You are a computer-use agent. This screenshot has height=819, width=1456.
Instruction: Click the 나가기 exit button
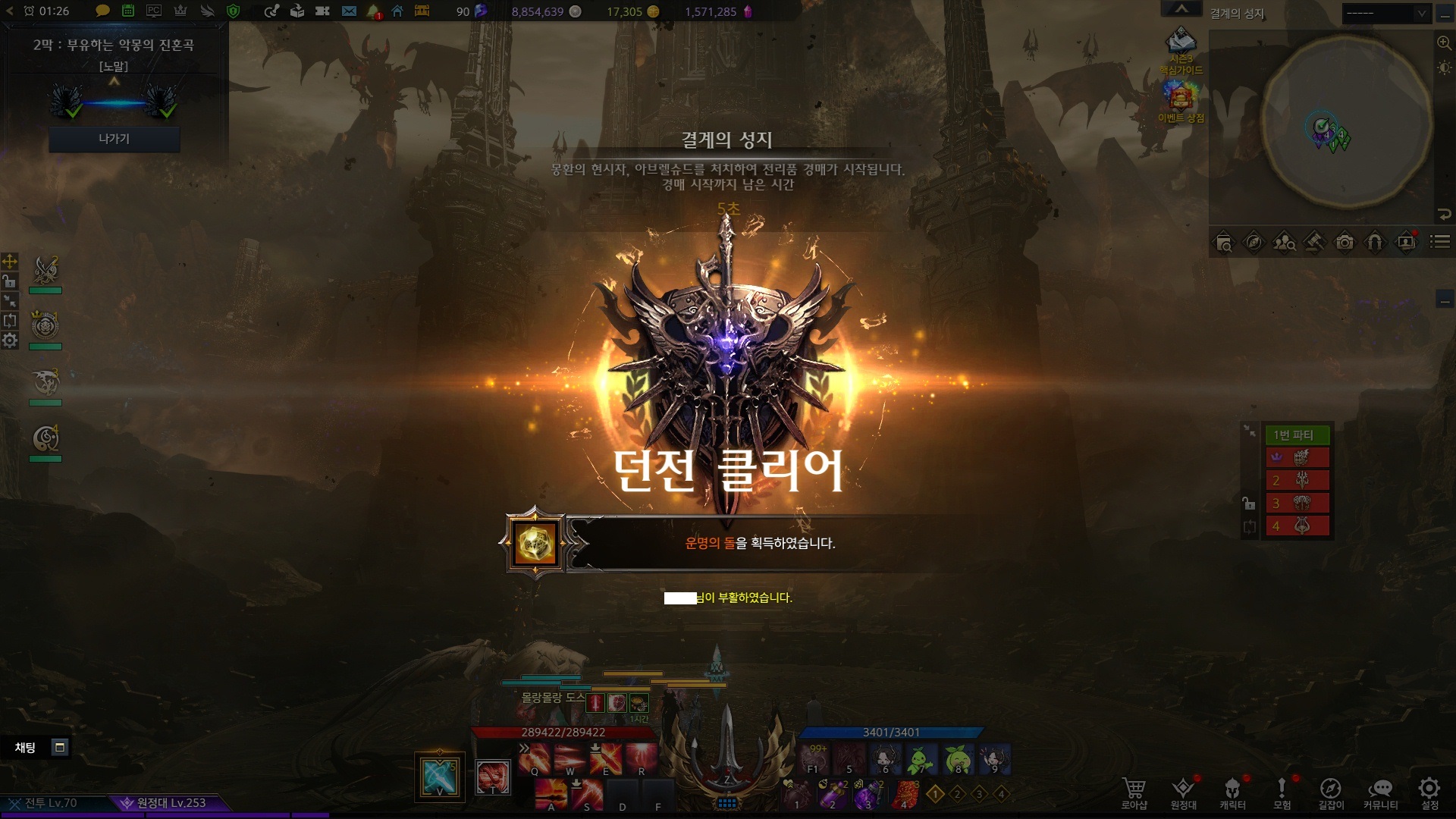[x=114, y=139]
